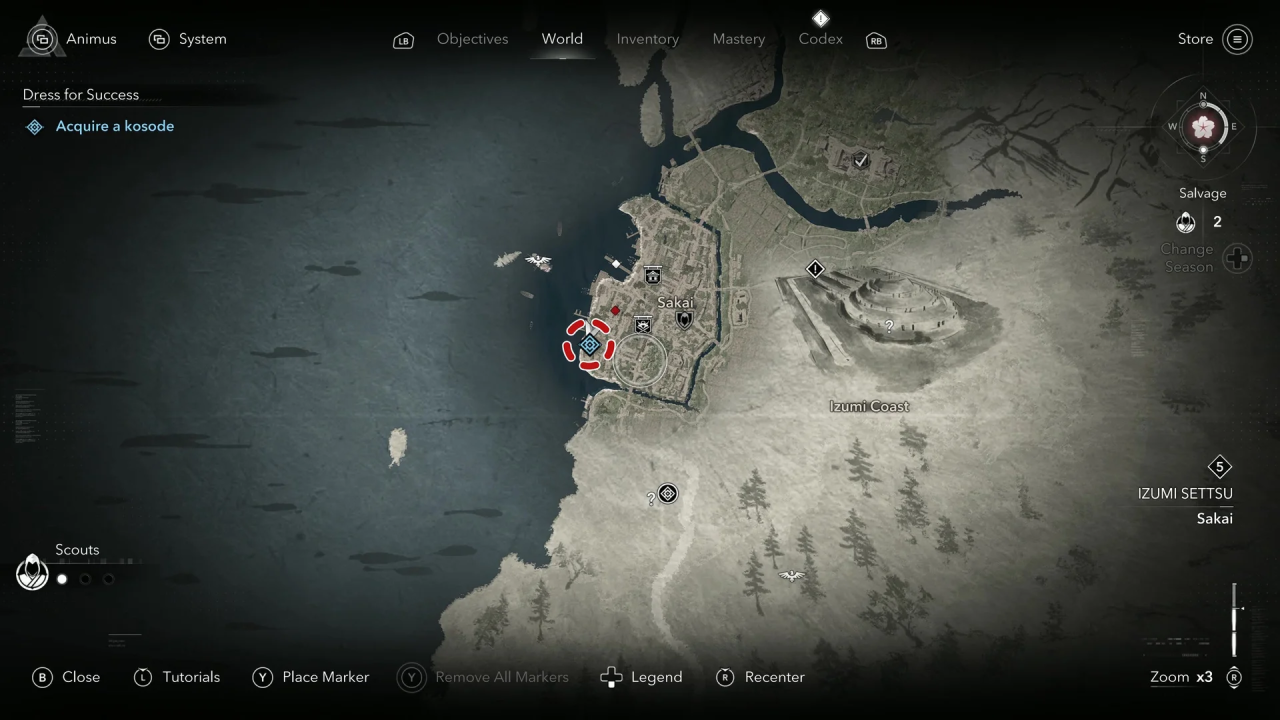Switch to the Objectives tab
The image size is (1280, 720).
[472, 39]
